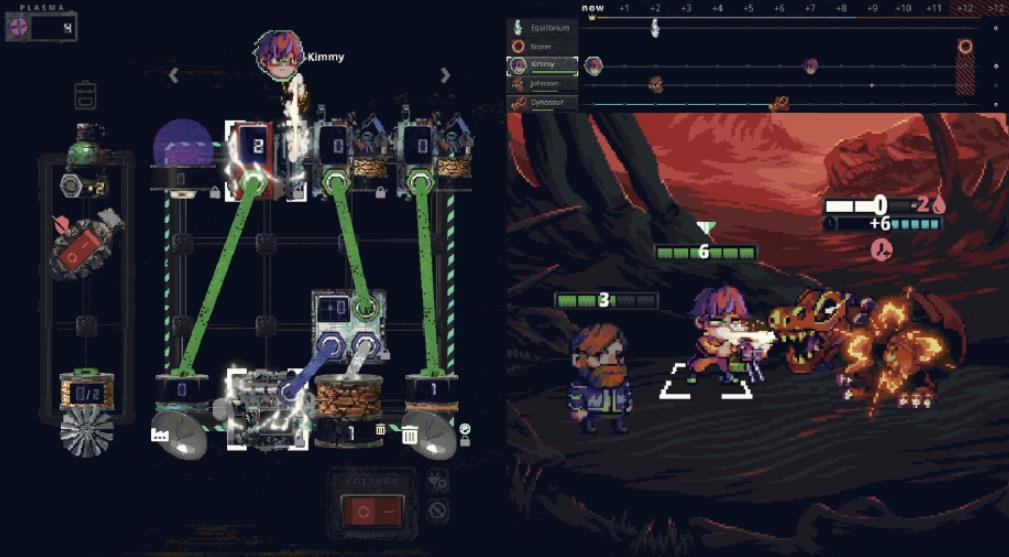The width and height of the screenshot is (1009, 557).
Task: Click the Dynosaur marker on the timeline
Action: 779,103
